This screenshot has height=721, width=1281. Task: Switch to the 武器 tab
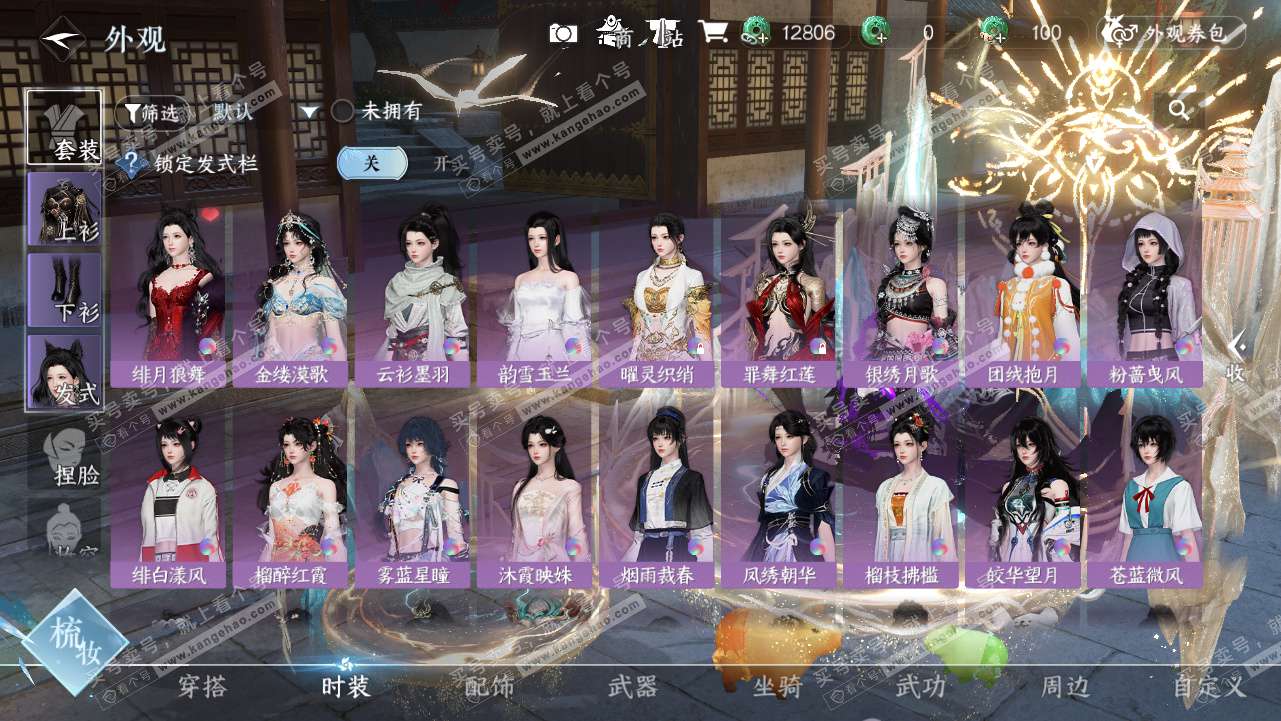click(x=633, y=686)
